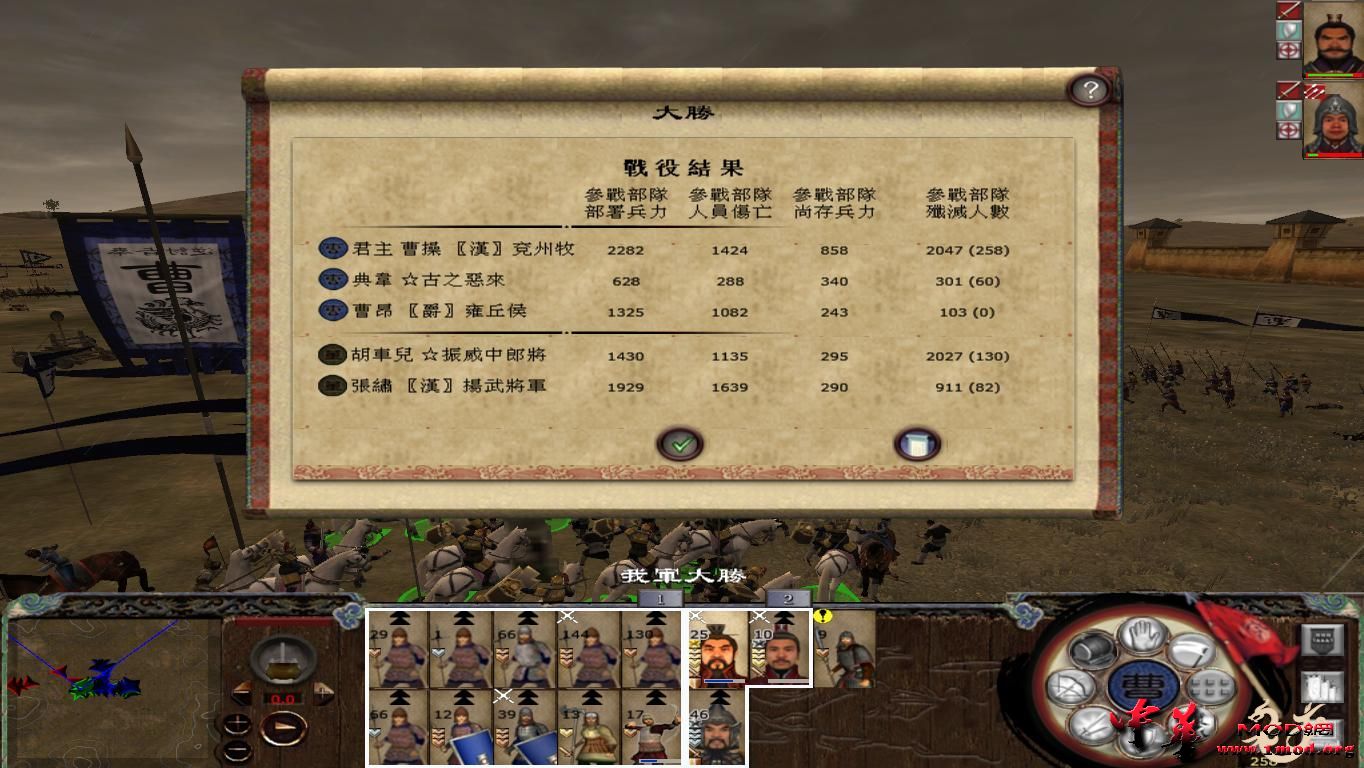Click the shield banner icon on right panel
The width and height of the screenshot is (1364, 768).
pyautogui.click(x=1322, y=642)
